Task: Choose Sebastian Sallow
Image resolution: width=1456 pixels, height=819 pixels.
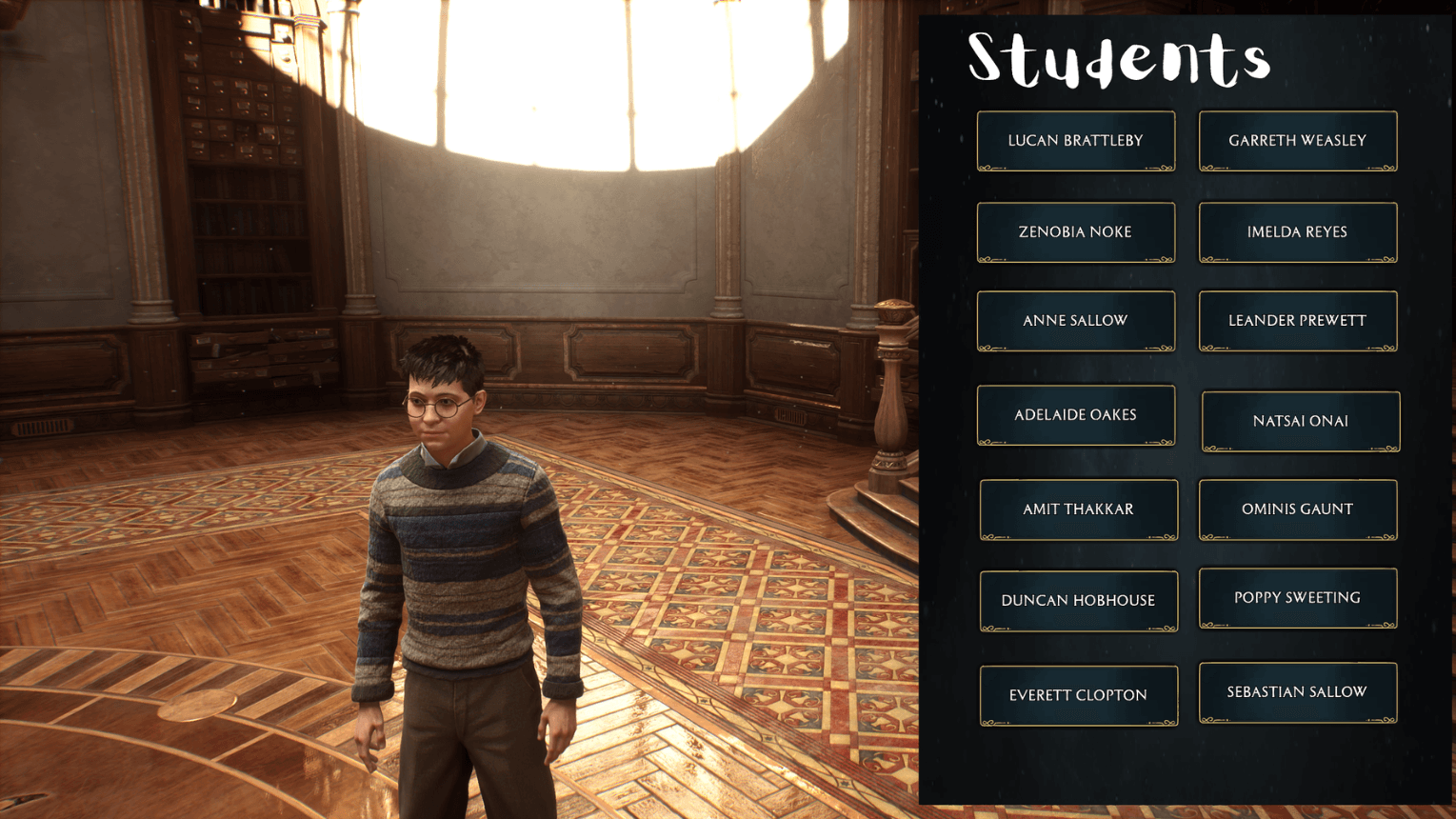Action: [x=1297, y=691]
